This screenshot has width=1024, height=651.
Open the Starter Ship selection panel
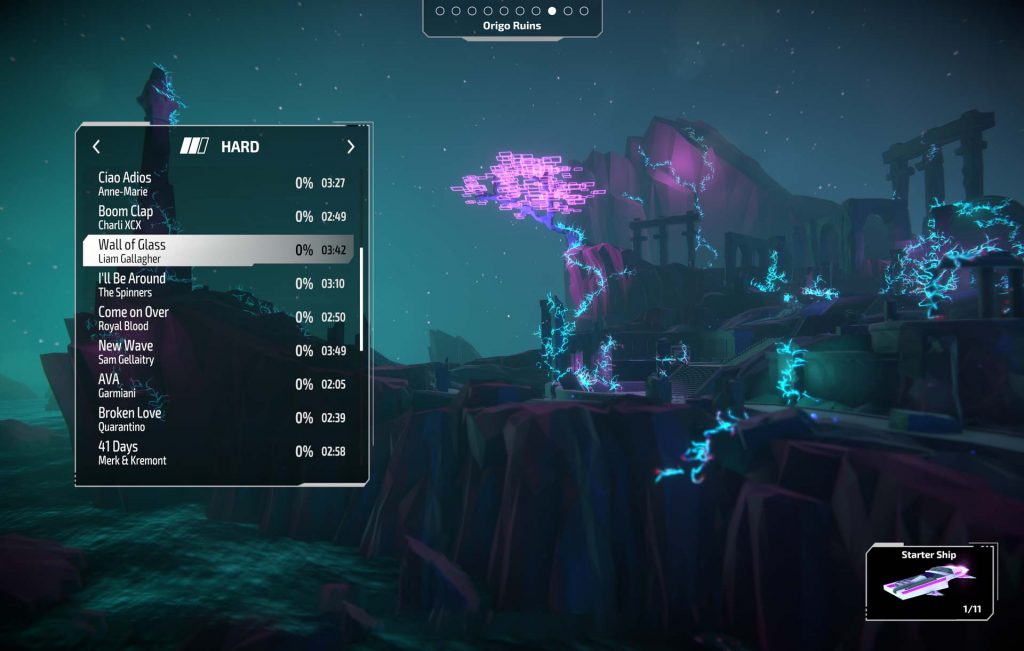click(x=930, y=582)
